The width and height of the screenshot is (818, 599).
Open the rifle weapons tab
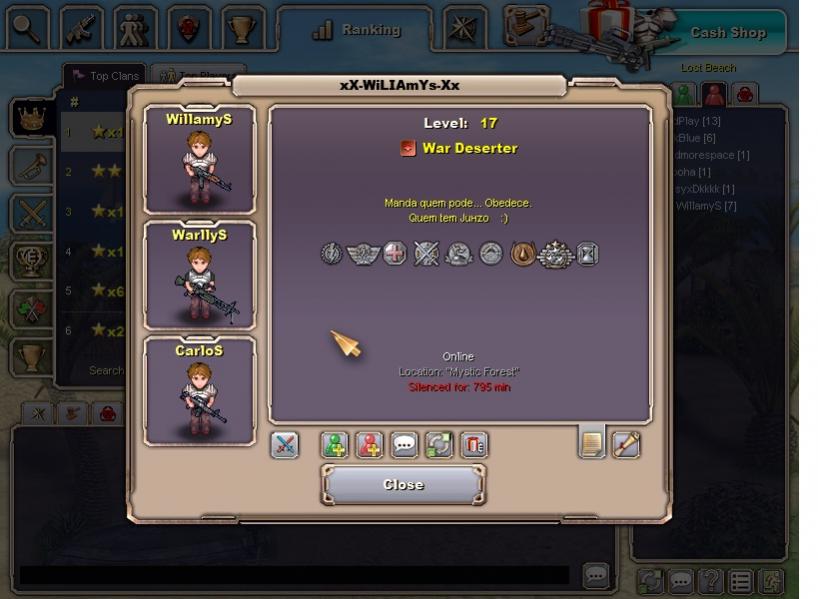[81, 29]
